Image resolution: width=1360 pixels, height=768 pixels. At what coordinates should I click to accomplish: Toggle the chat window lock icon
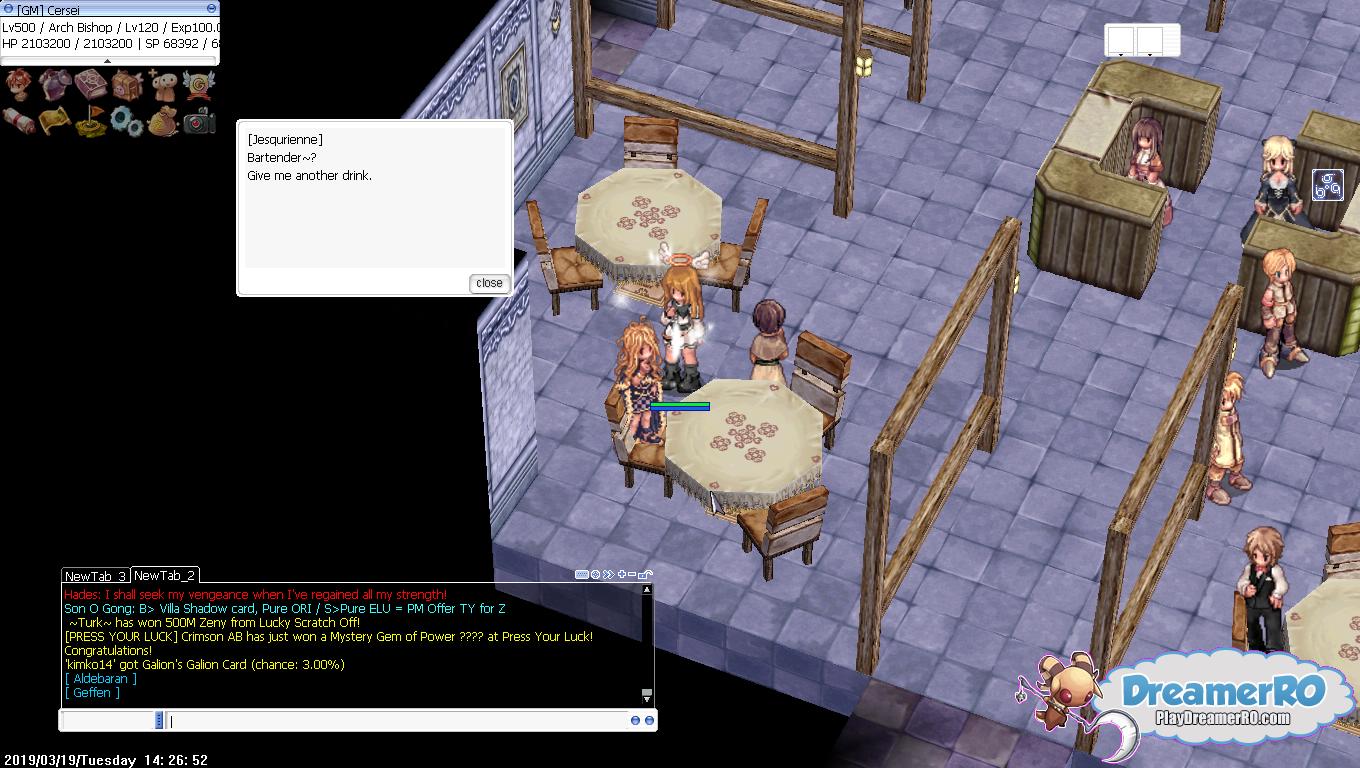pyautogui.click(x=645, y=575)
